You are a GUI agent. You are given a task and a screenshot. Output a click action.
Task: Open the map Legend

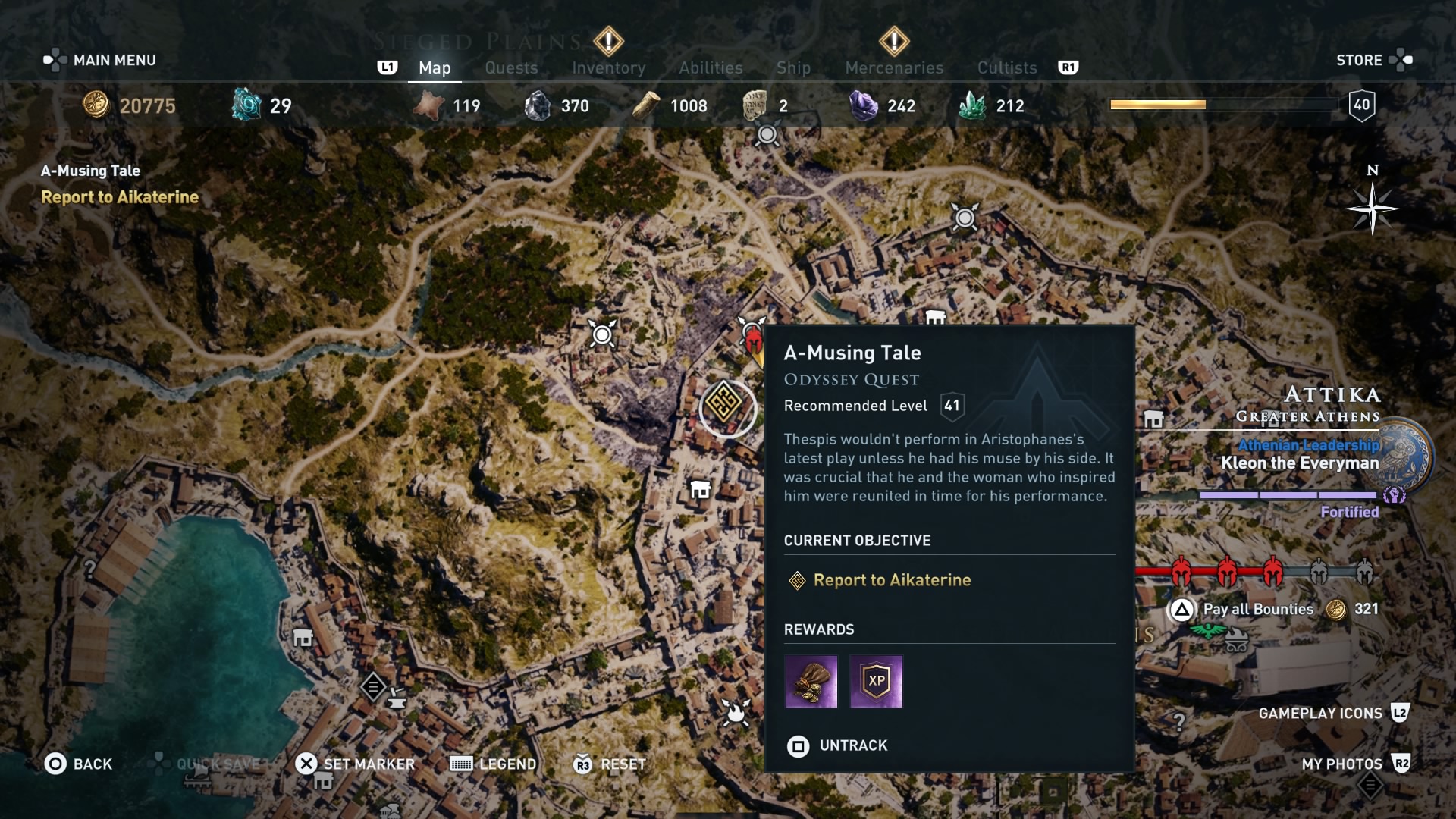[493, 764]
